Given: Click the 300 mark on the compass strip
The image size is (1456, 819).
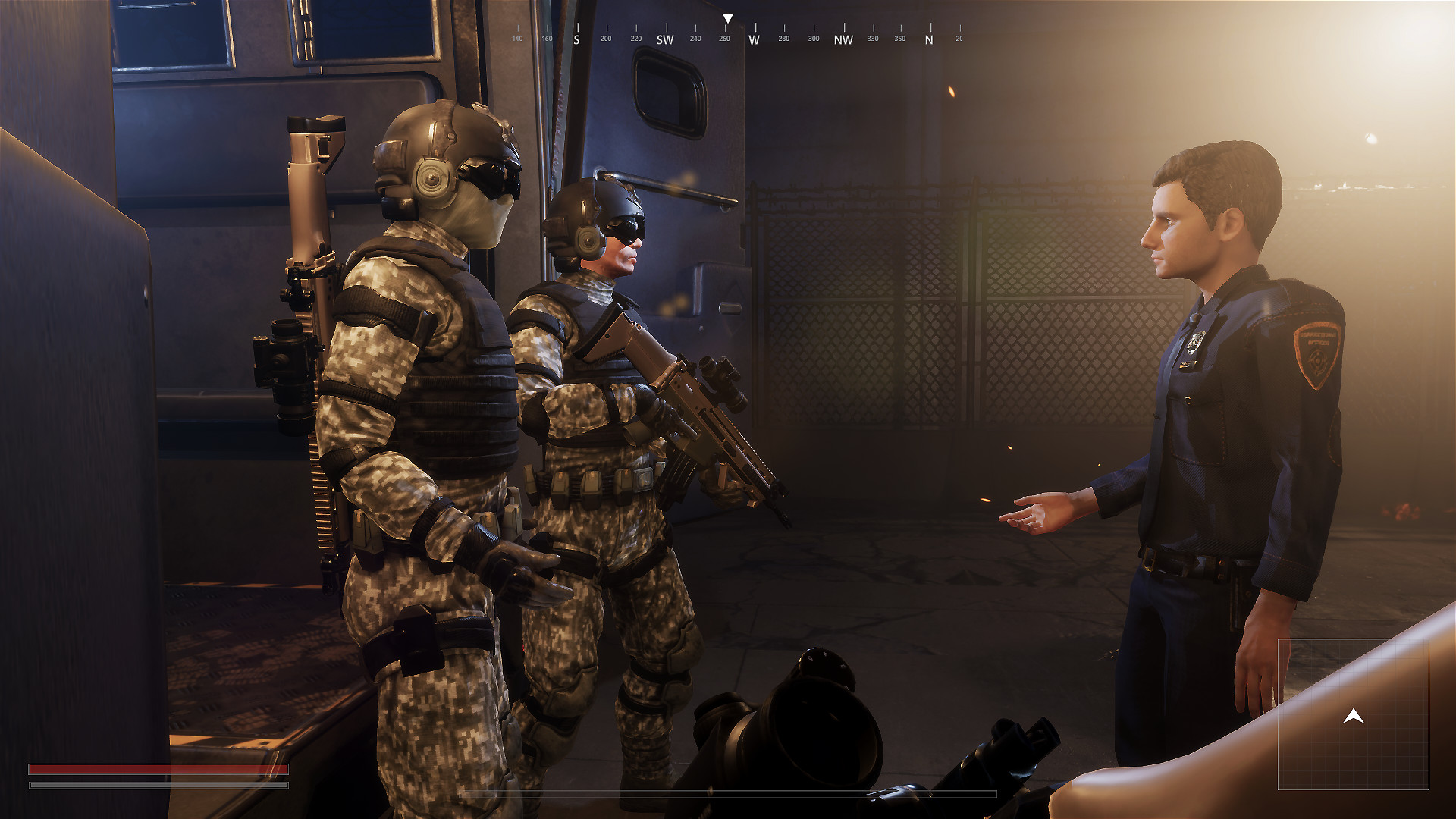Looking at the screenshot, I should (813, 36).
